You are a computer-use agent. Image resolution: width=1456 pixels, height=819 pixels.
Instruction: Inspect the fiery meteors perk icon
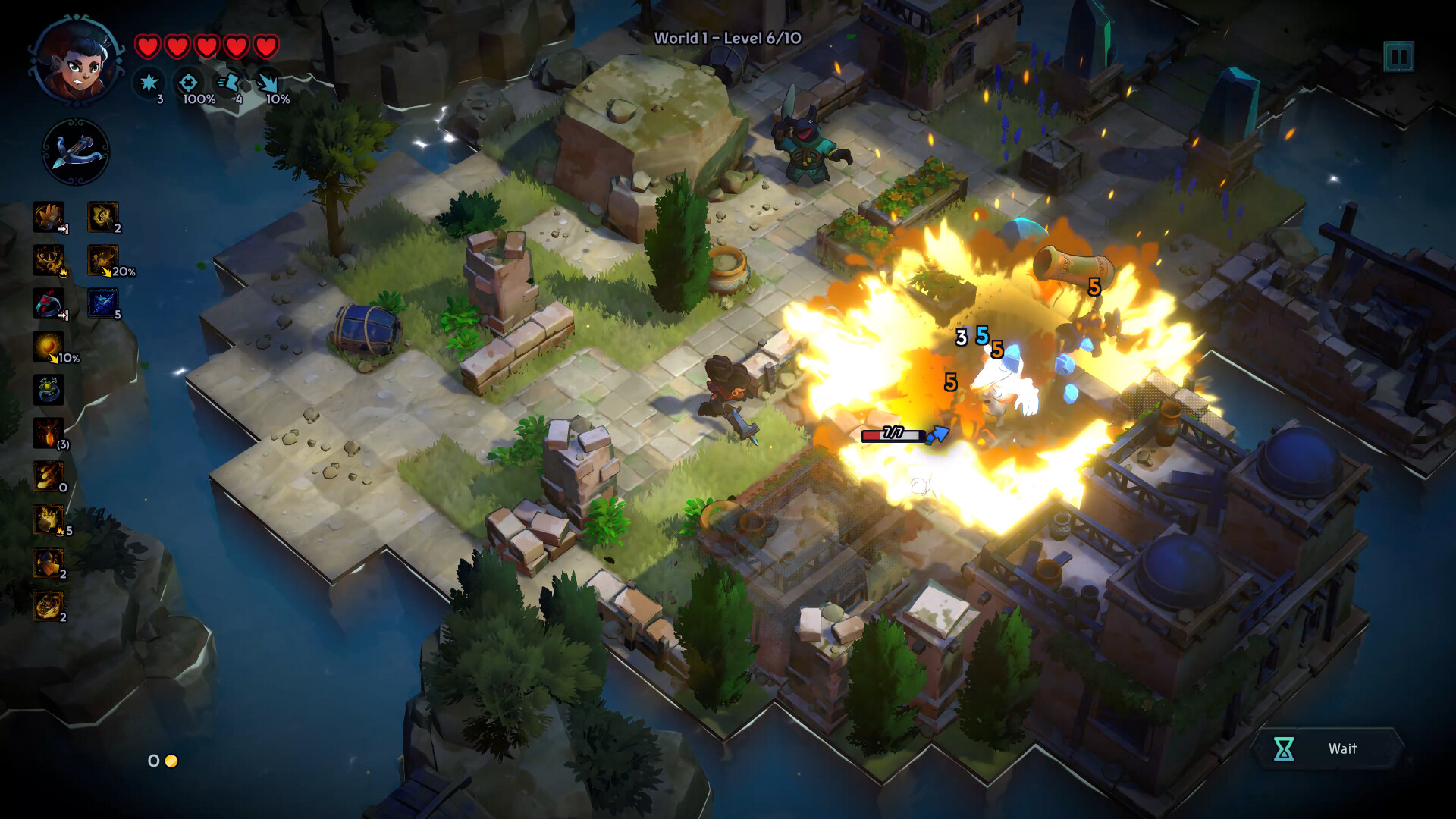click(49, 477)
